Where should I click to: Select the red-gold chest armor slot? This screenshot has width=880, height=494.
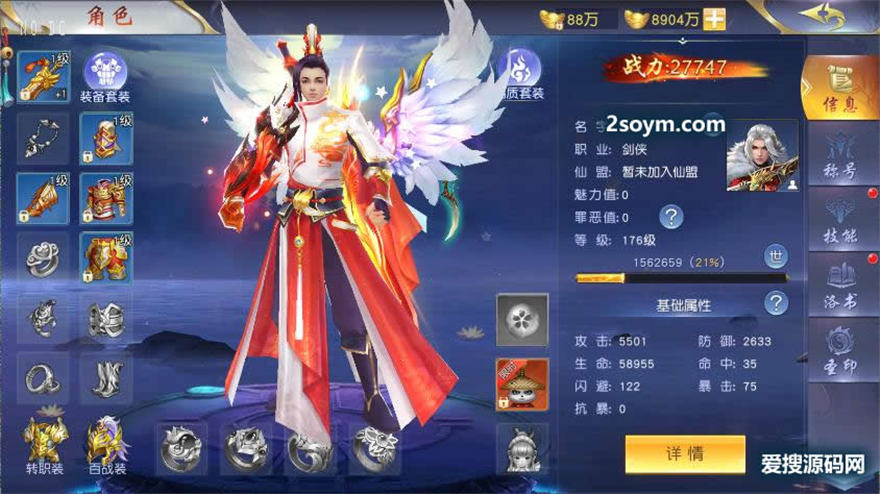click(106, 198)
